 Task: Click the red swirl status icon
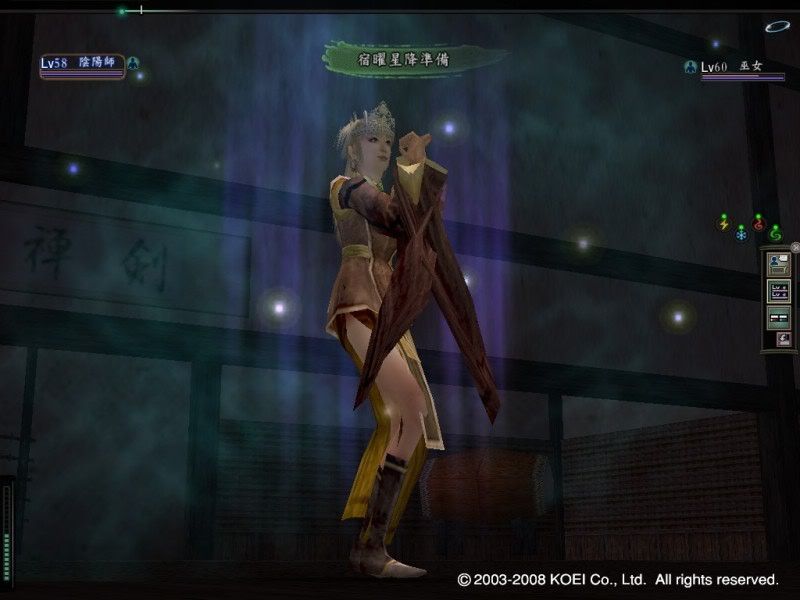pyautogui.click(x=758, y=222)
